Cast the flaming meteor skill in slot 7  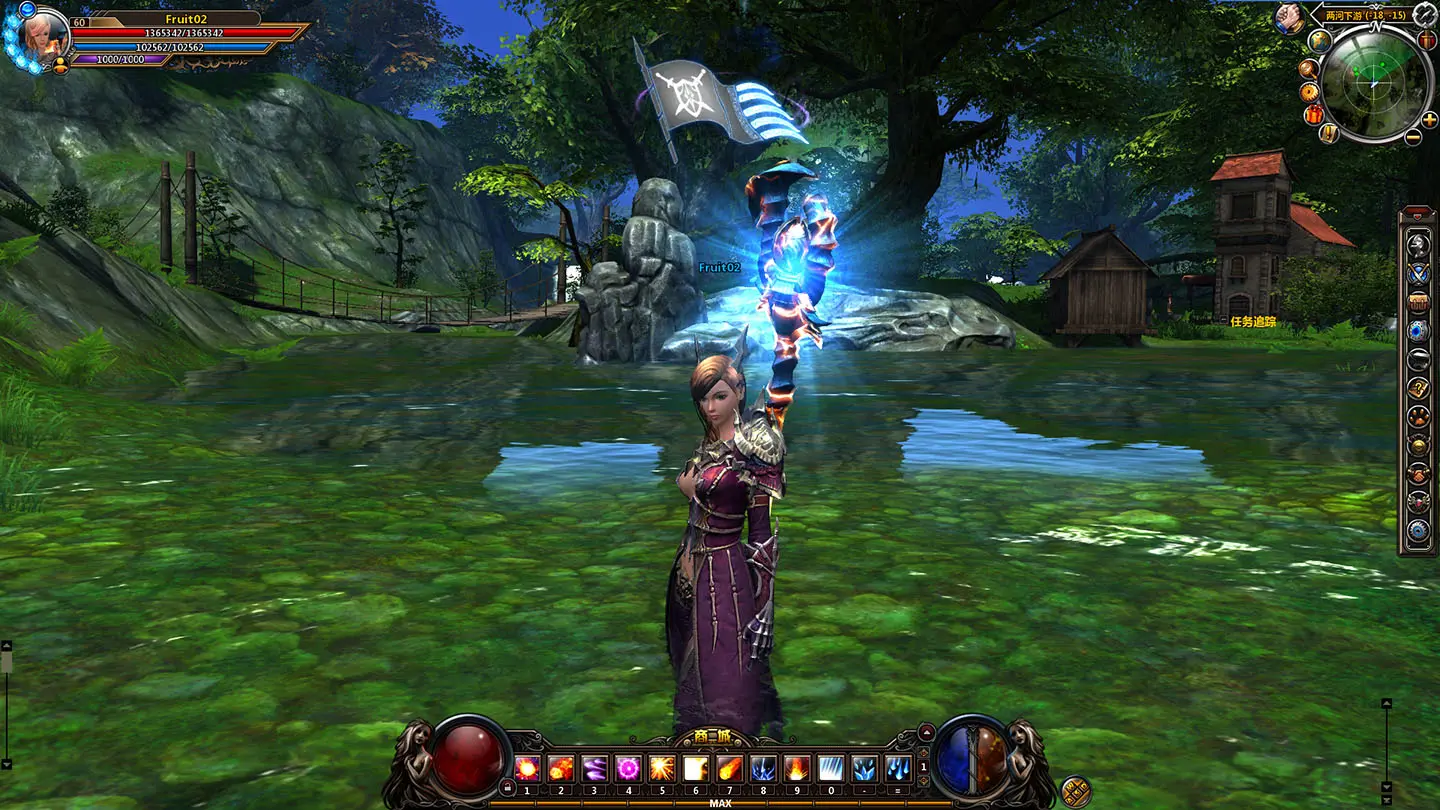[x=729, y=768]
